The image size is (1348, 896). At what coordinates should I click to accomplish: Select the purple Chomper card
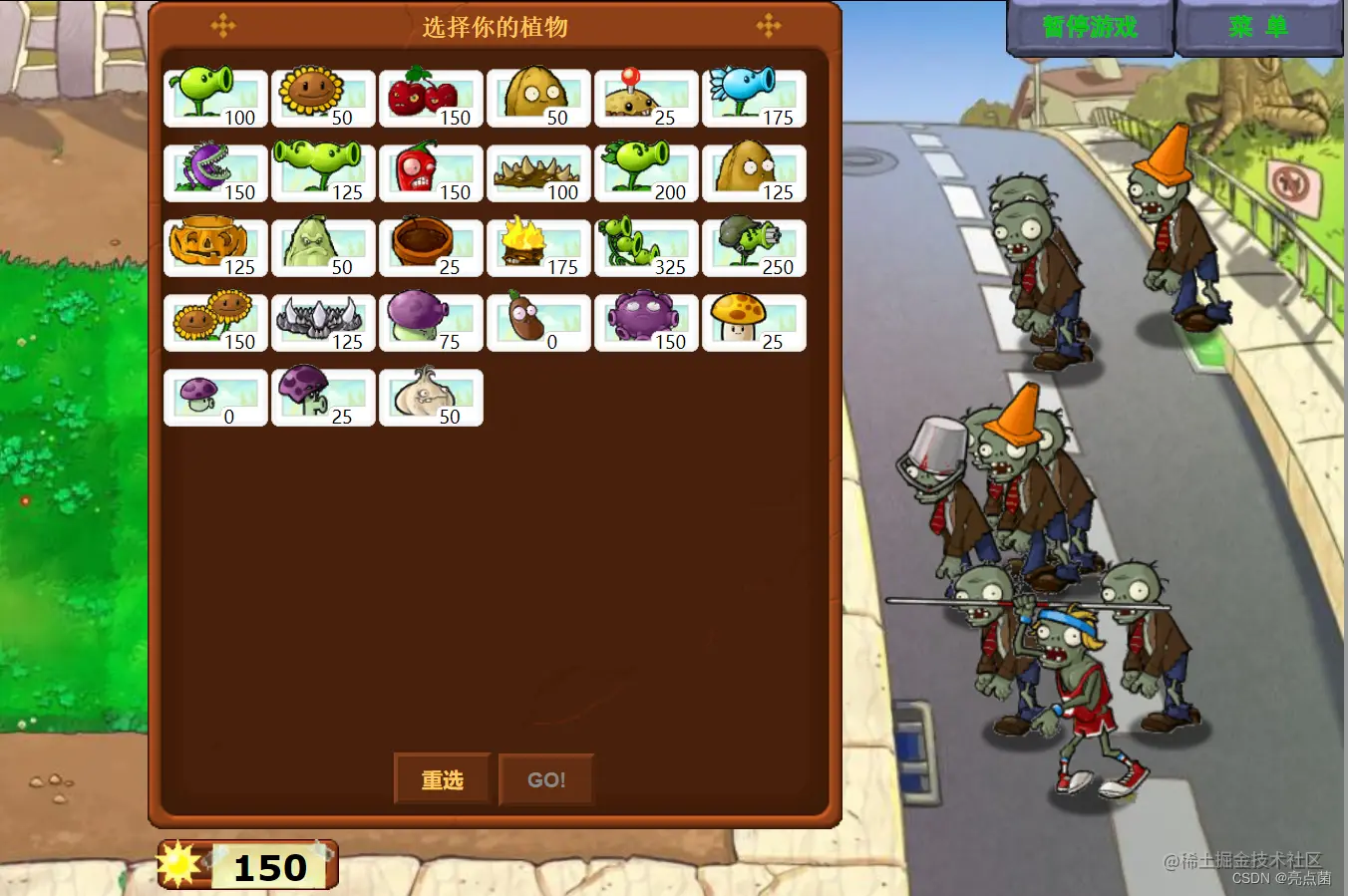tap(215, 173)
